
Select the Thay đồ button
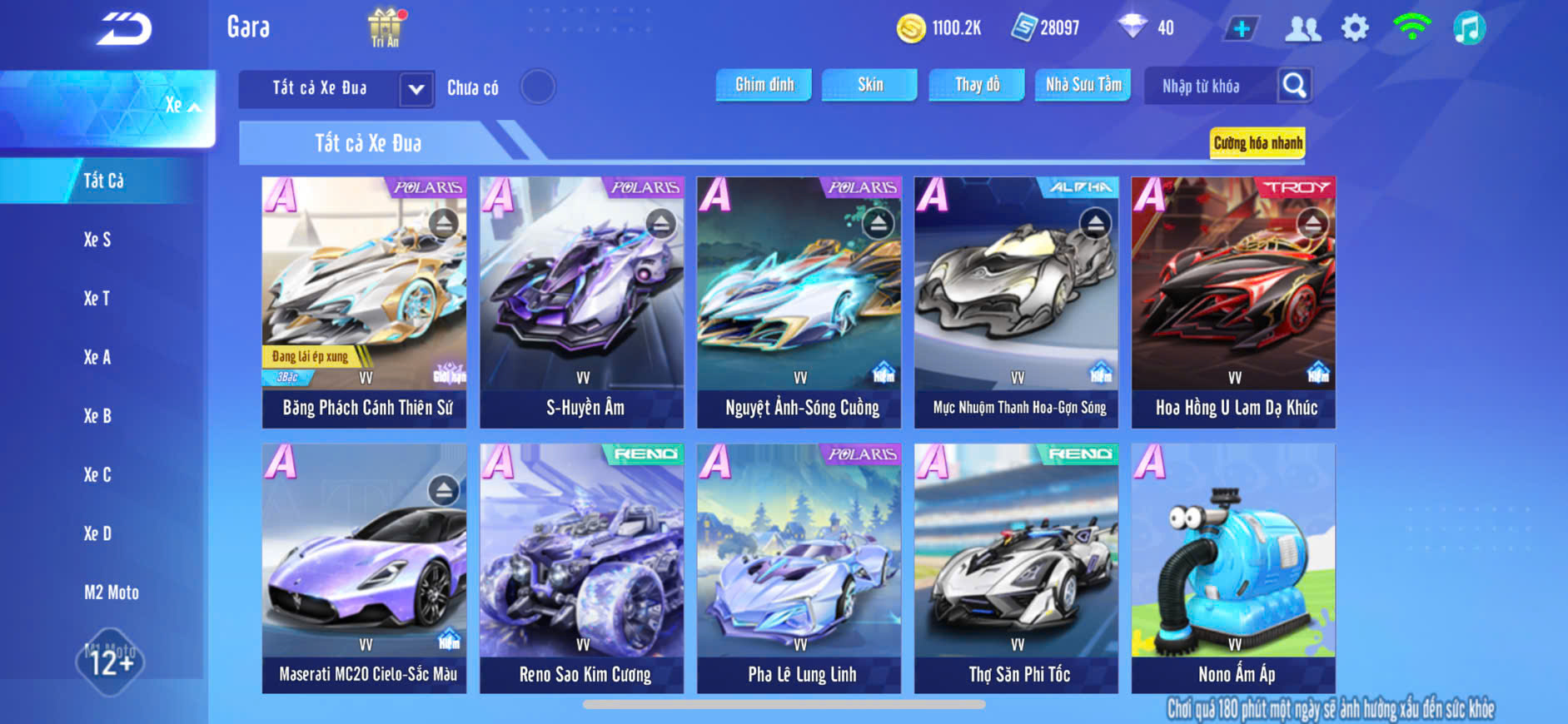[977, 85]
